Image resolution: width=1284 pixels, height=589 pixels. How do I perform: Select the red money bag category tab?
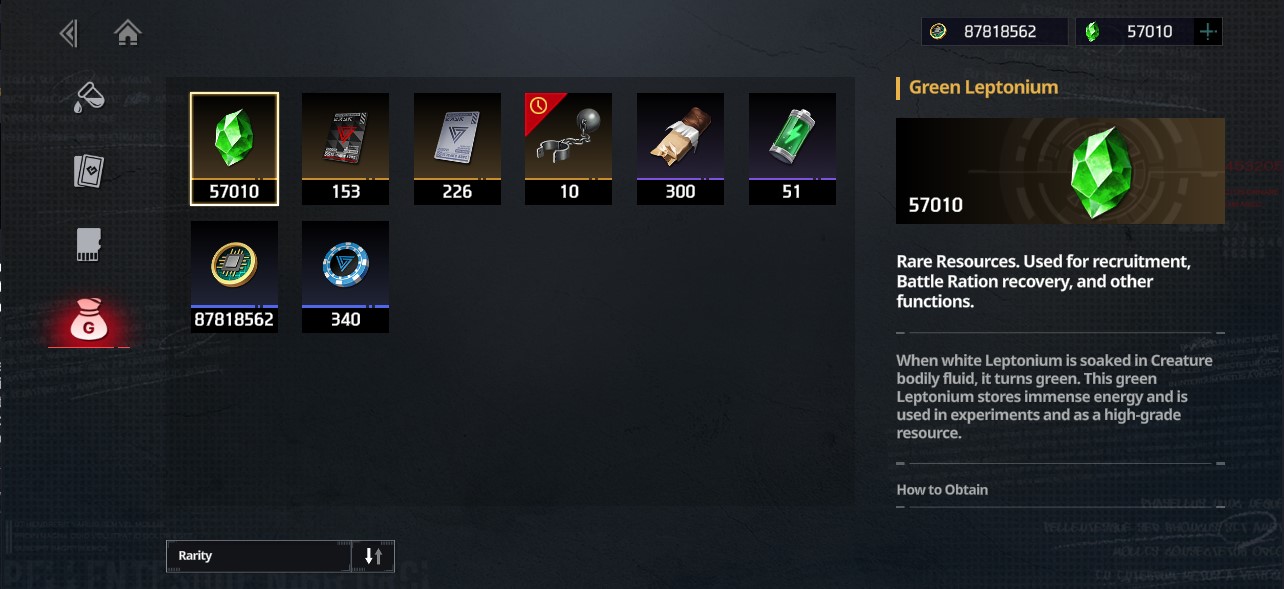[89, 322]
